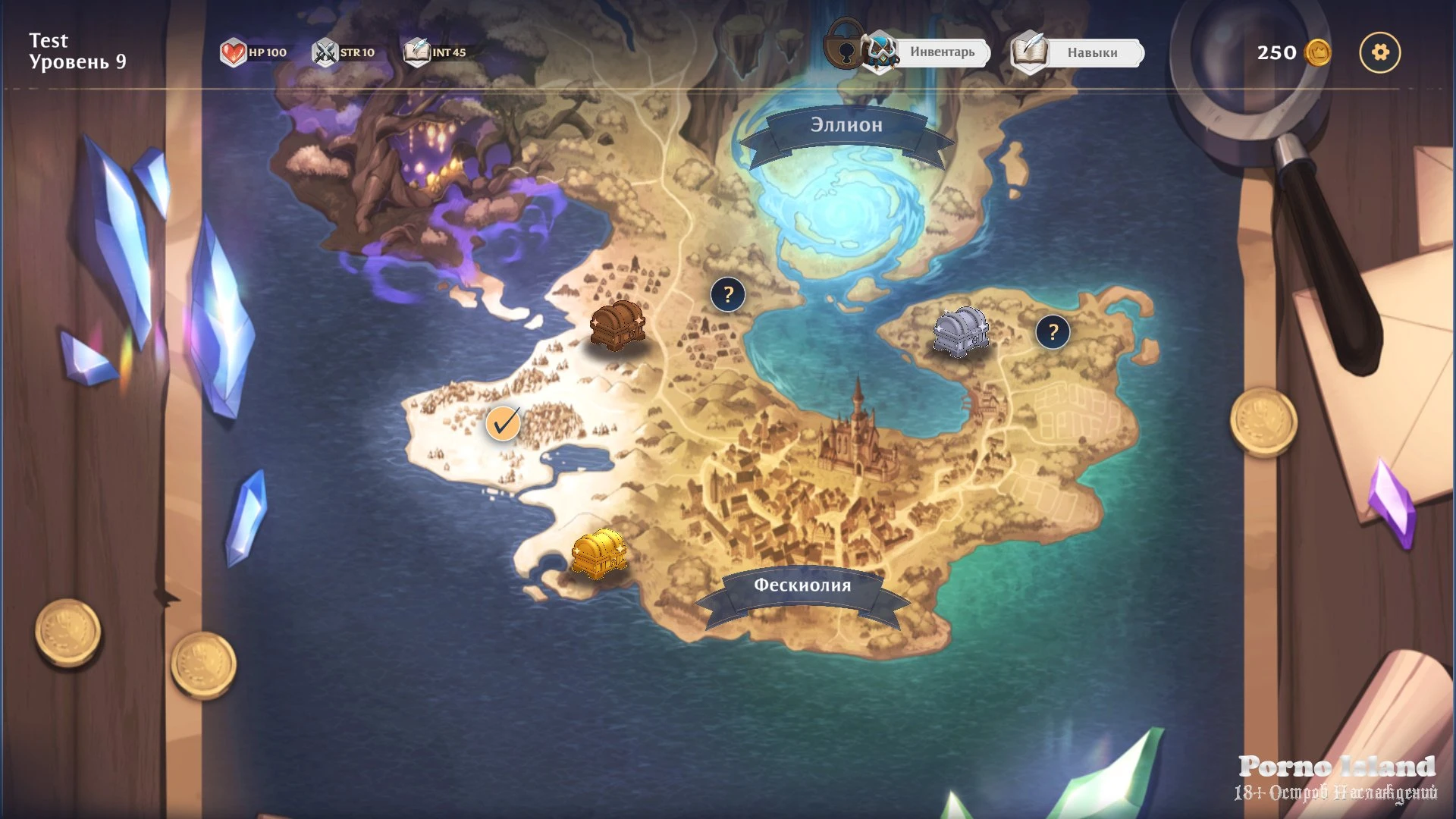The width and height of the screenshot is (1456, 819).
Task: Select the golden treasure chest marker
Action: 598,553
